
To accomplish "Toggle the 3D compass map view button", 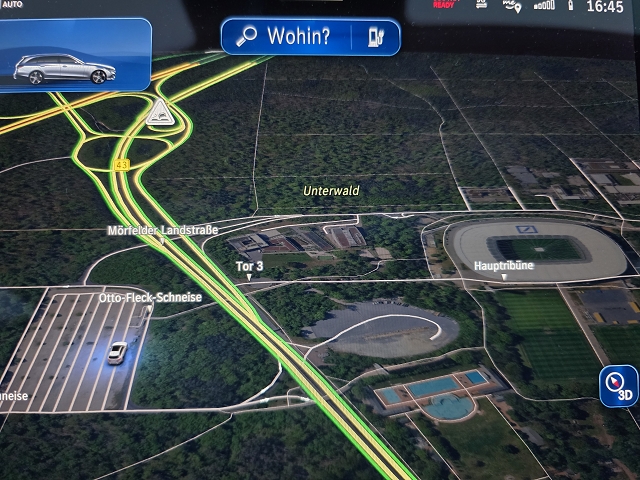I will point(620,385).
